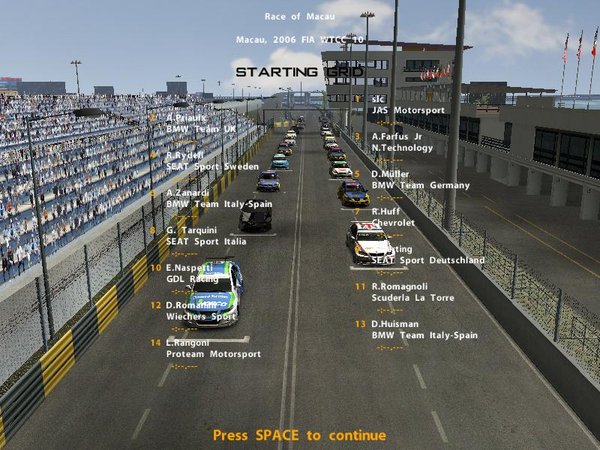
Task: Select A.Zanardi in the starting grid list
Action: (x=210, y=198)
